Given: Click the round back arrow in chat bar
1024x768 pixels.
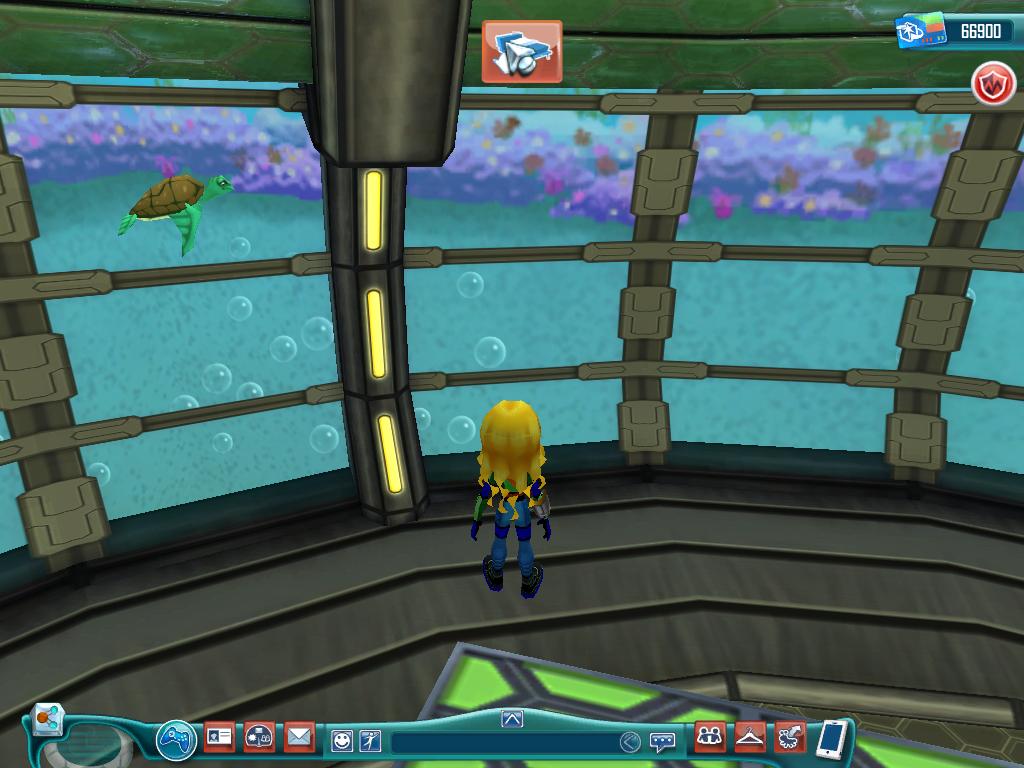Looking at the screenshot, I should [629, 742].
